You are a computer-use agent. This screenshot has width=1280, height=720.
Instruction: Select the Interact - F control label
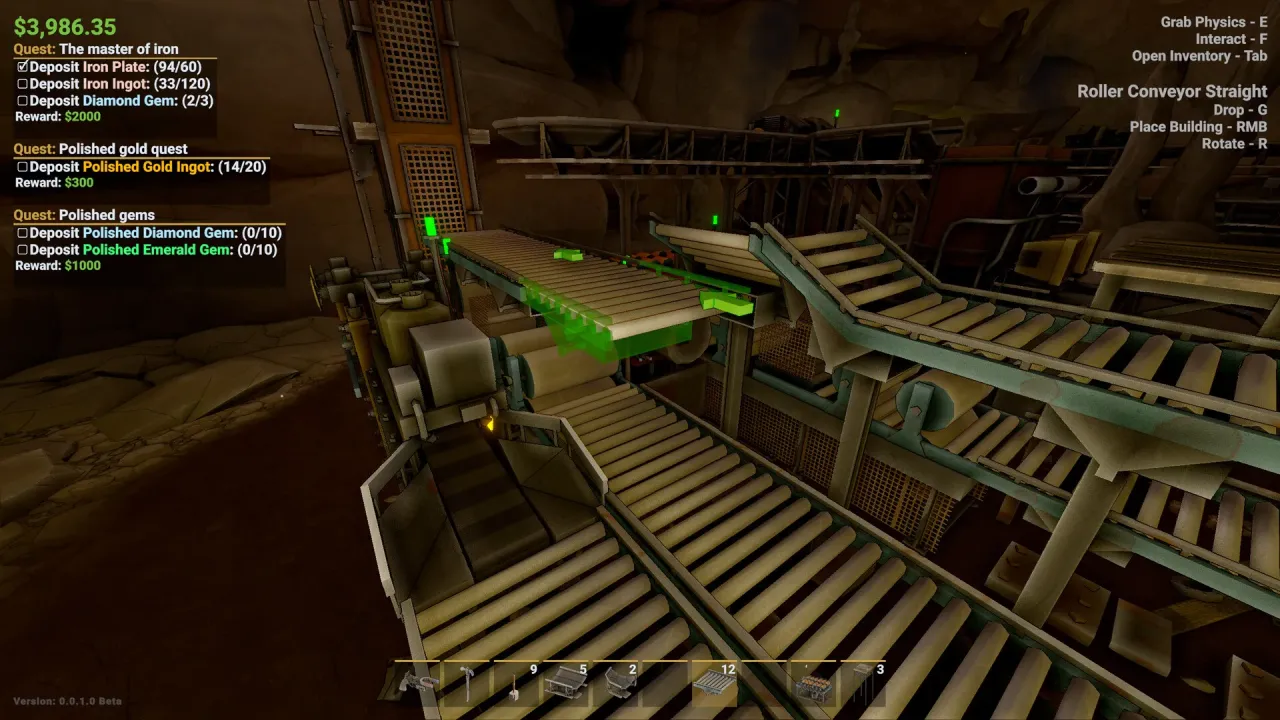pyautogui.click(x=1232, y=39)
